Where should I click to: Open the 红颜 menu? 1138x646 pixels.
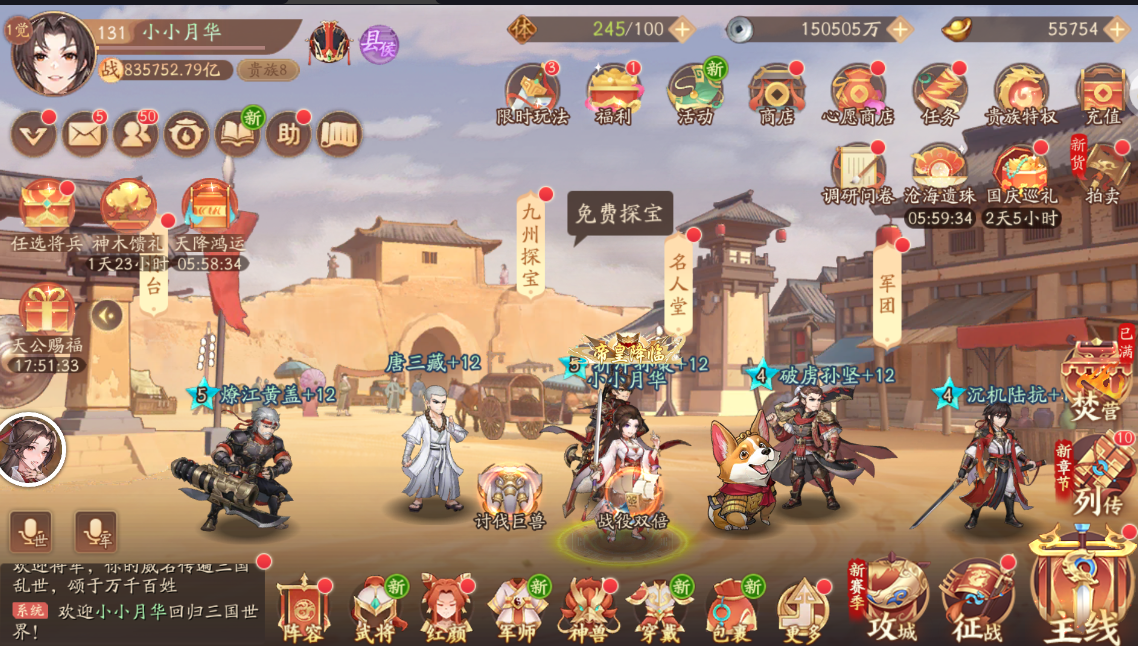(444, 607)
